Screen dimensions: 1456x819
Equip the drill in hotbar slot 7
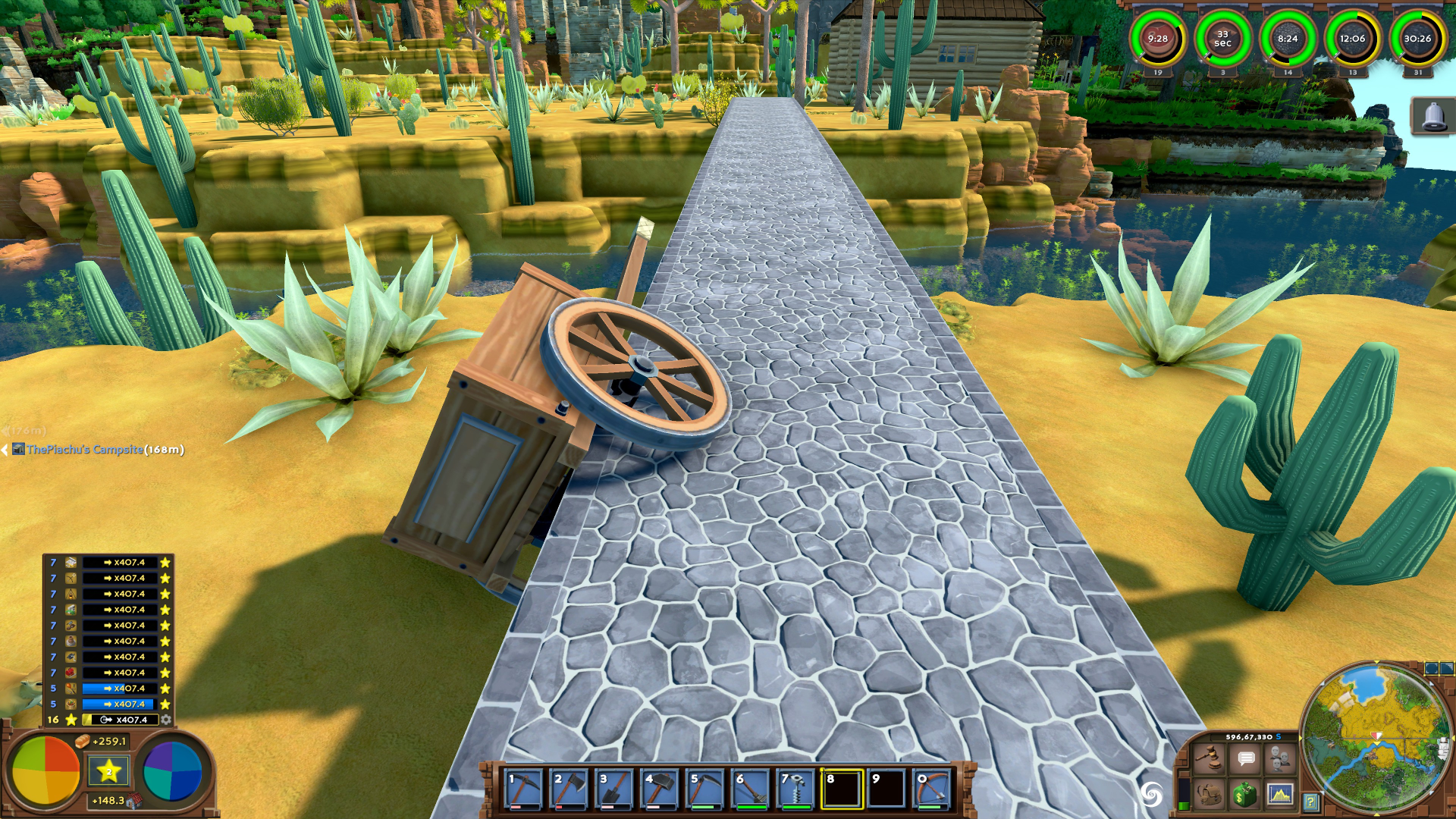point(796,789)
